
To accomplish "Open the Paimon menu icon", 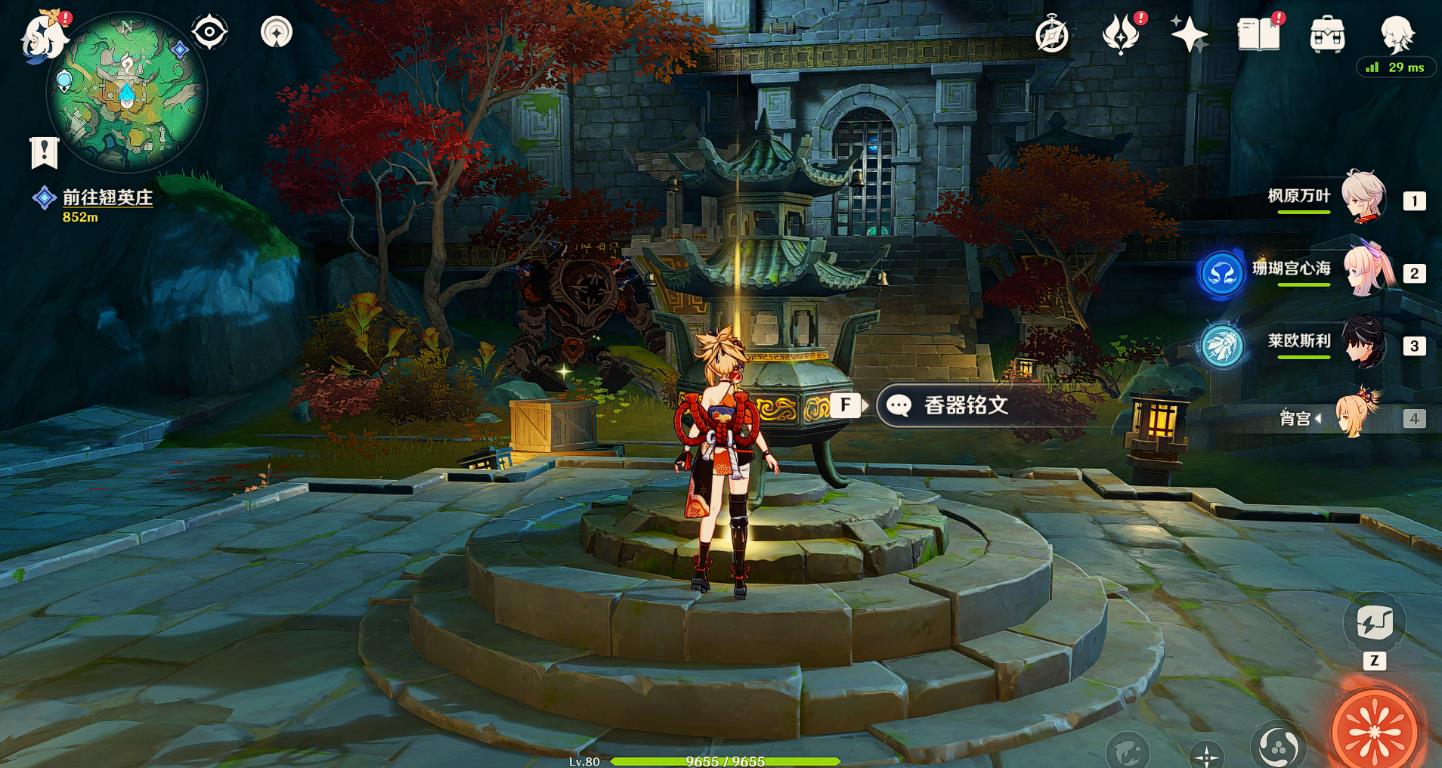I will [44, 36].
